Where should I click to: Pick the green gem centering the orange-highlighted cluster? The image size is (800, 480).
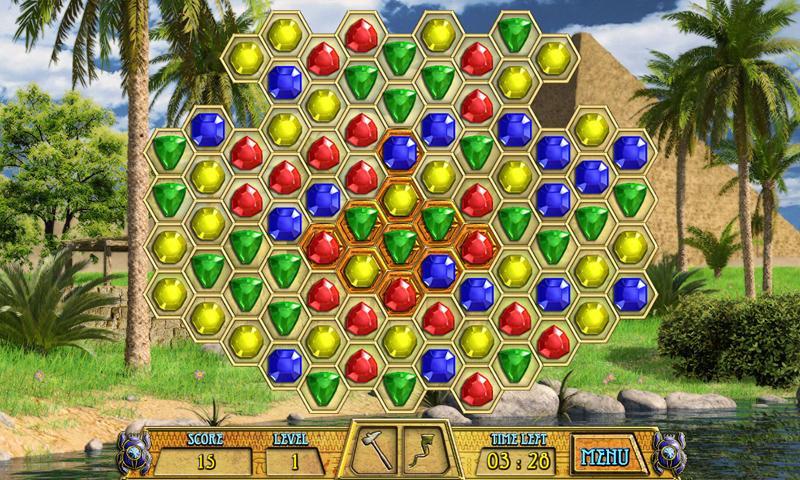[x=400, y=243]
